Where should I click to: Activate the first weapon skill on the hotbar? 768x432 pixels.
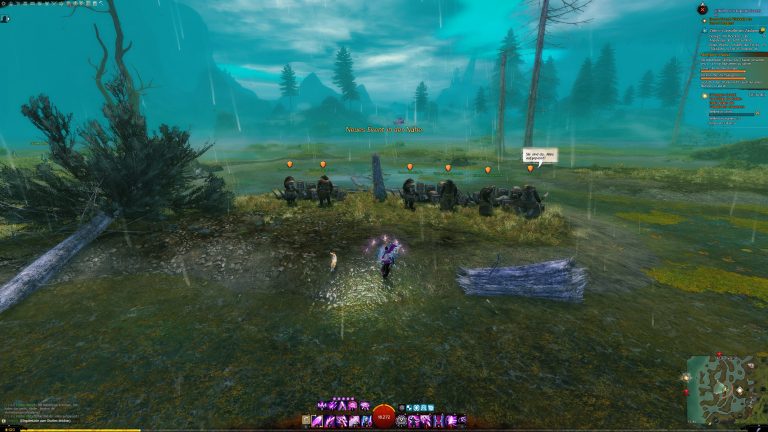pos(318,421)
